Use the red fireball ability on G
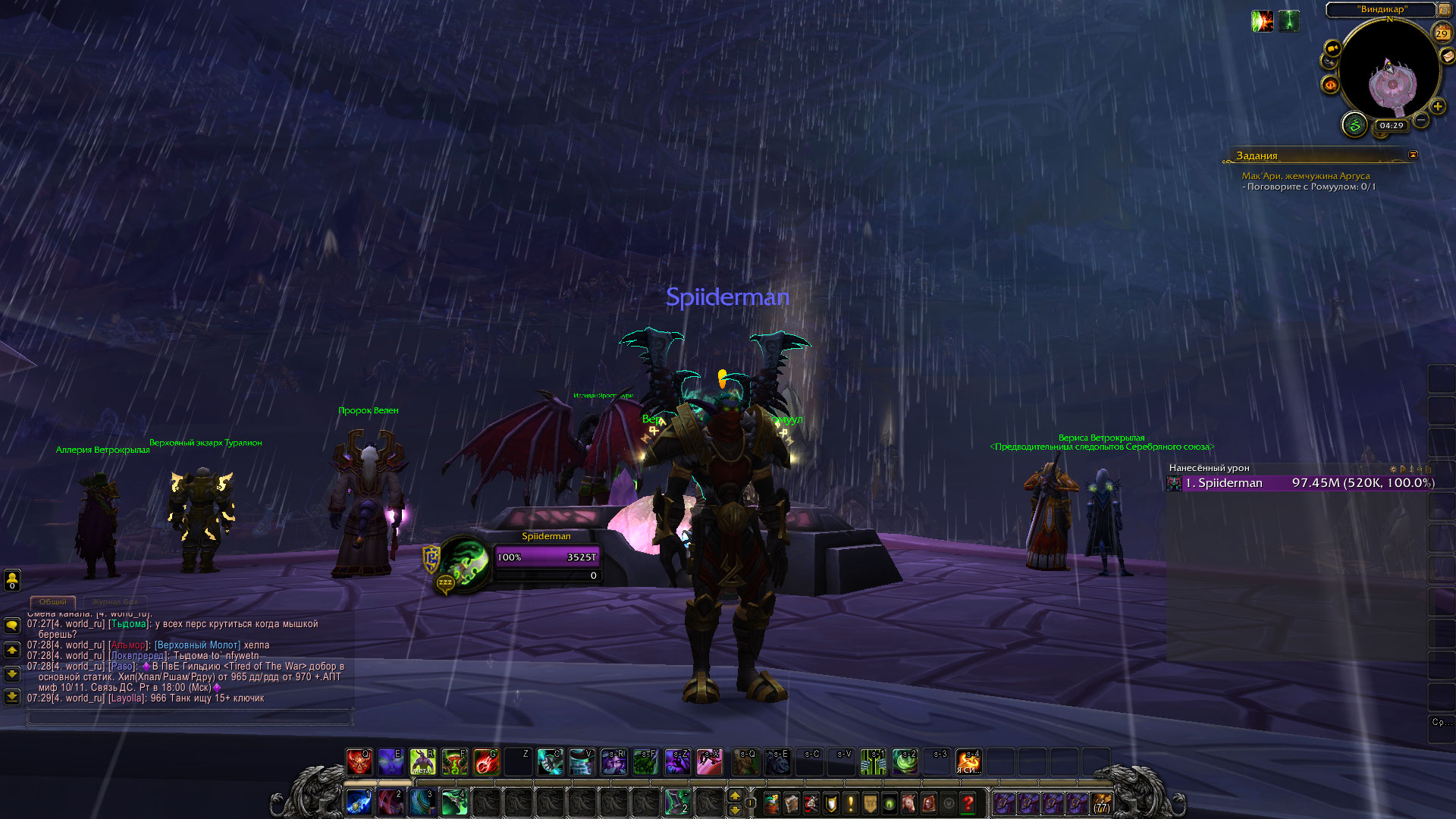1456x819 pixels. pyautogui.click(x=486, y=761)
